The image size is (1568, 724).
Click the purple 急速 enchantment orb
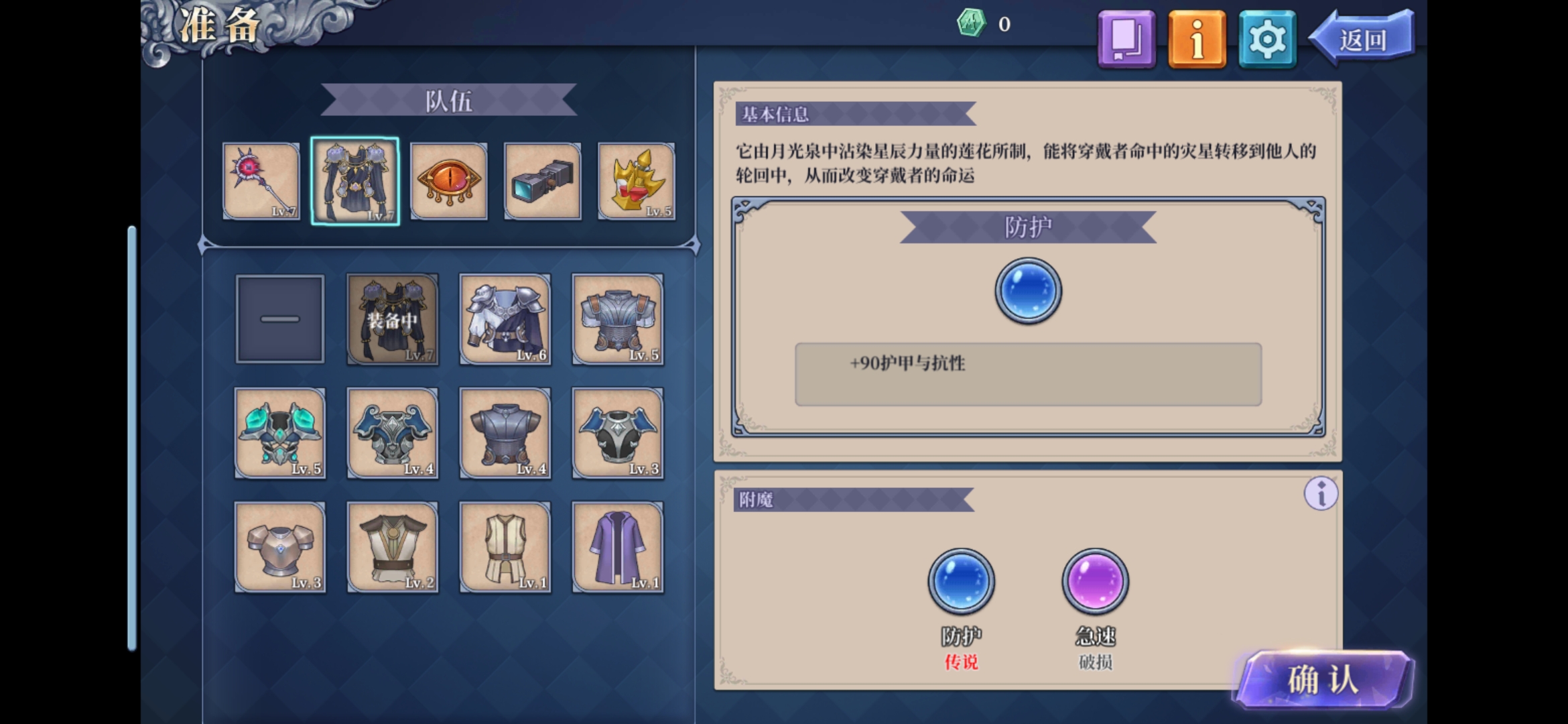point(1095,581)
